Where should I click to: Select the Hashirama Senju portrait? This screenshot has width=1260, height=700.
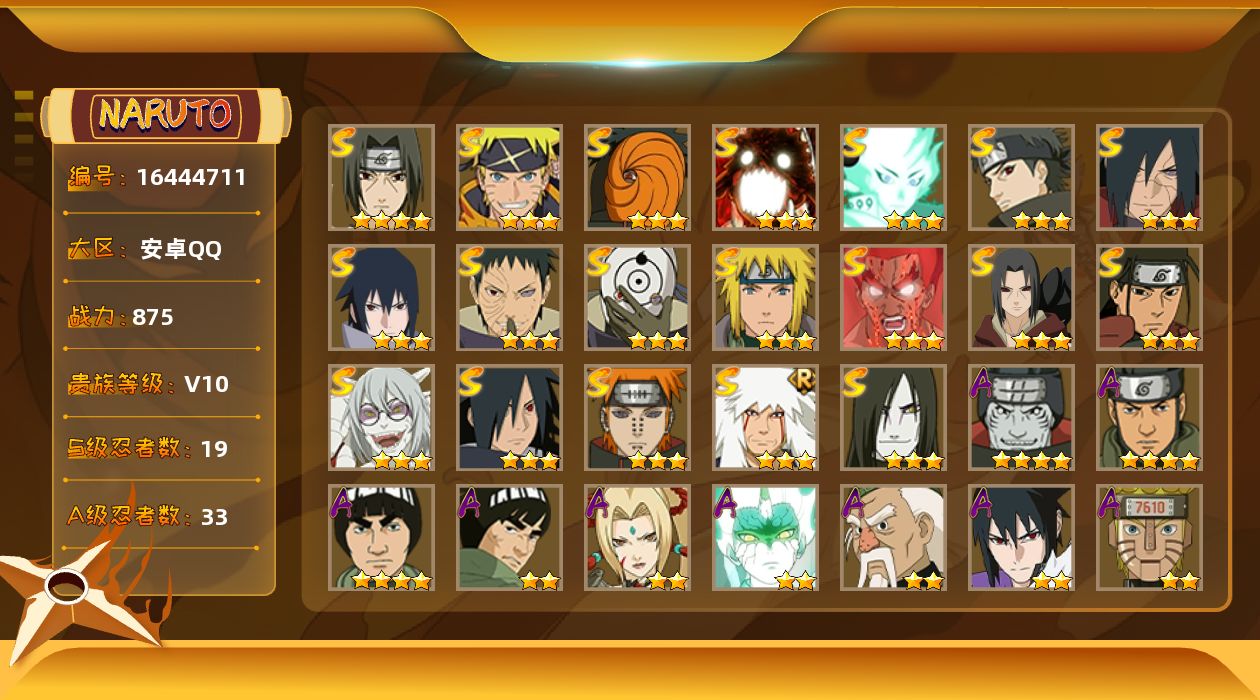point(1149,297)
